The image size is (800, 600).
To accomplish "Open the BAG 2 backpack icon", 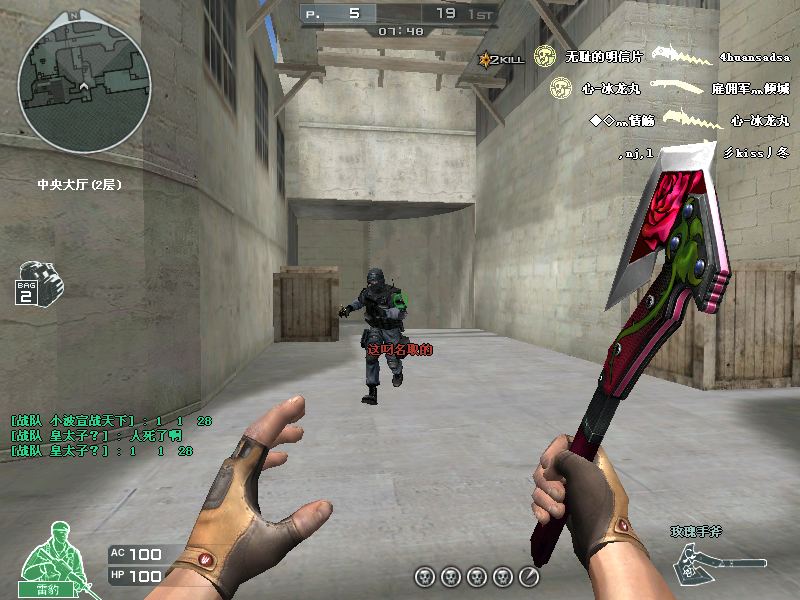I will 40,281.
